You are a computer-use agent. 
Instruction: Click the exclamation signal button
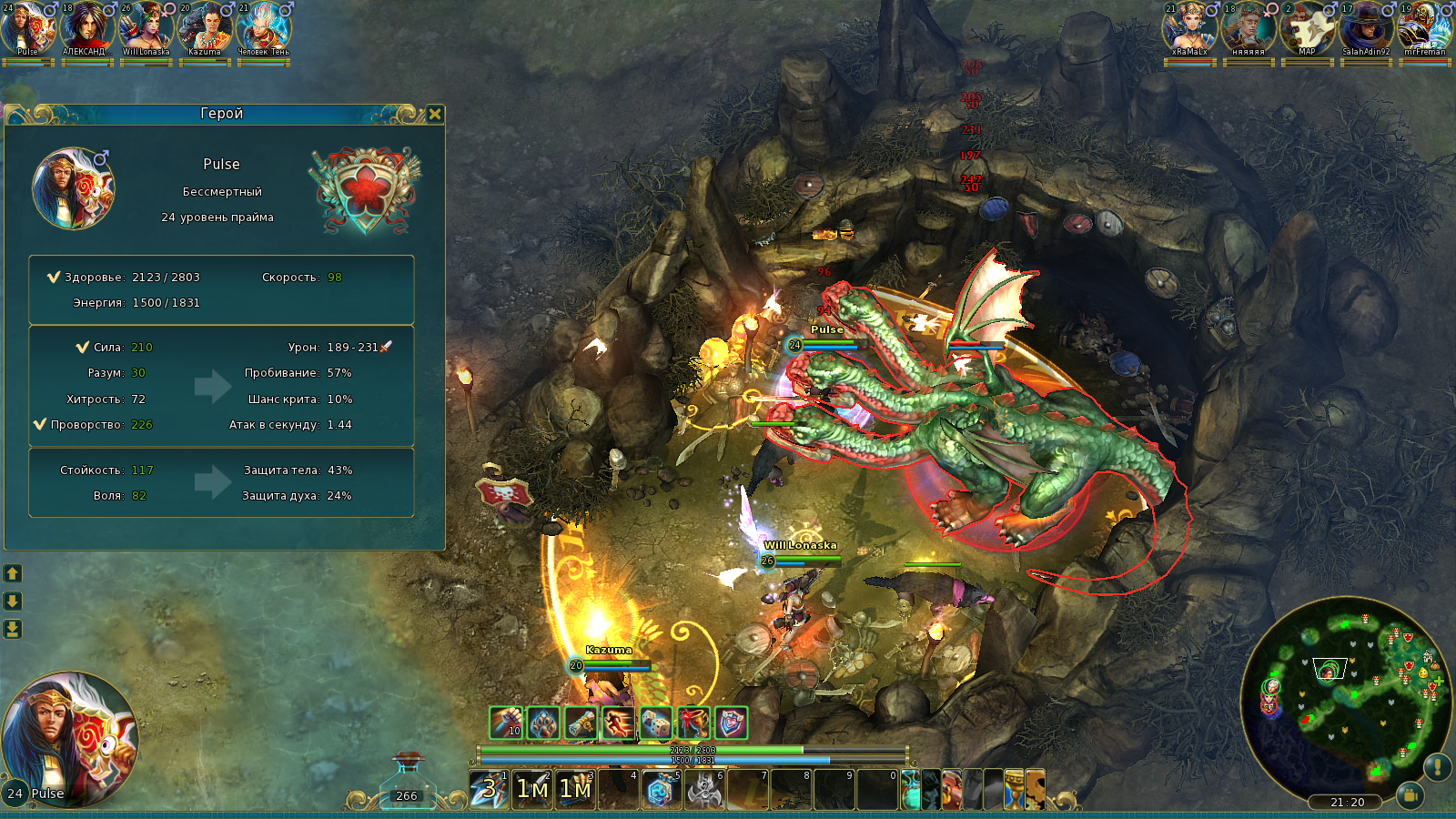click(1437, 767)
